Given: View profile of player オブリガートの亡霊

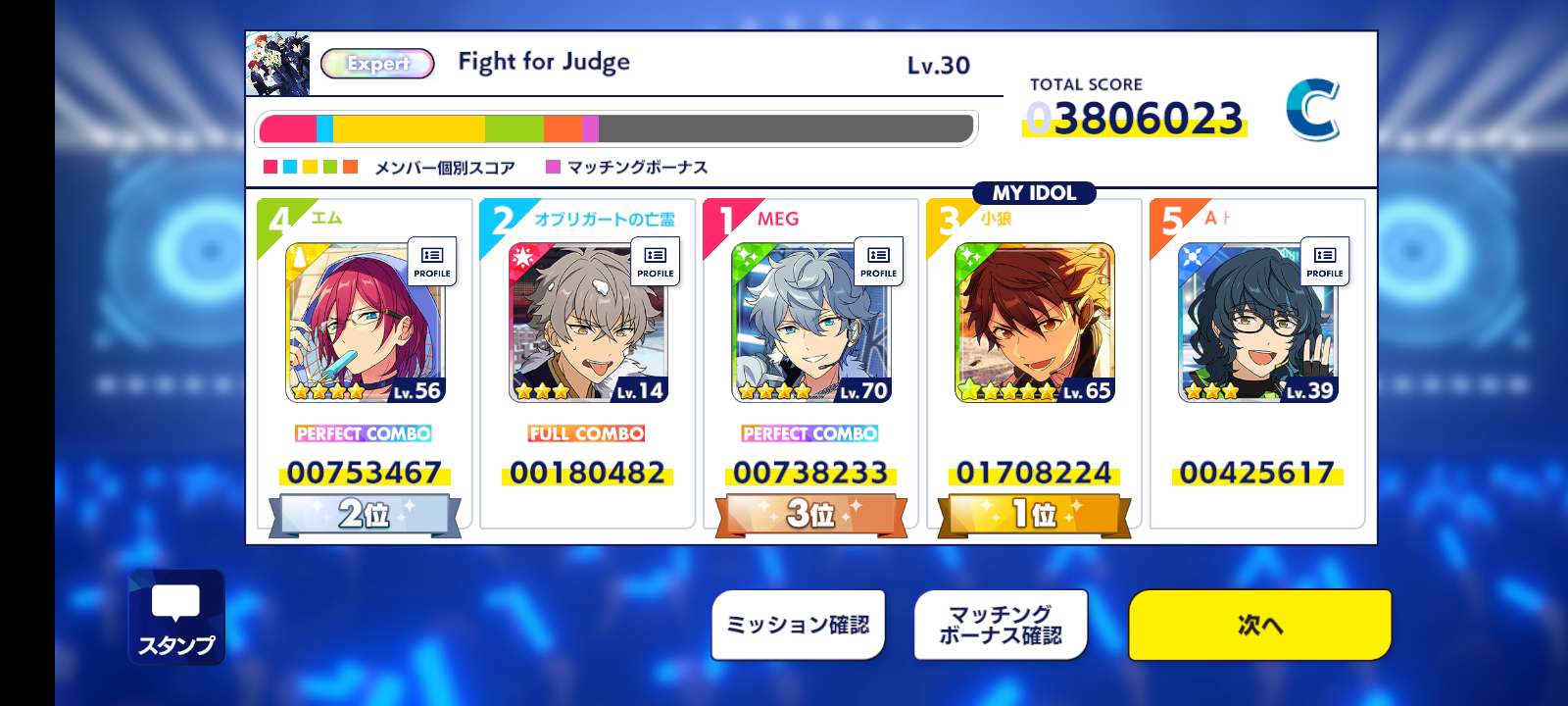Looking at the screenshot, I should click(x=655, y=261).
